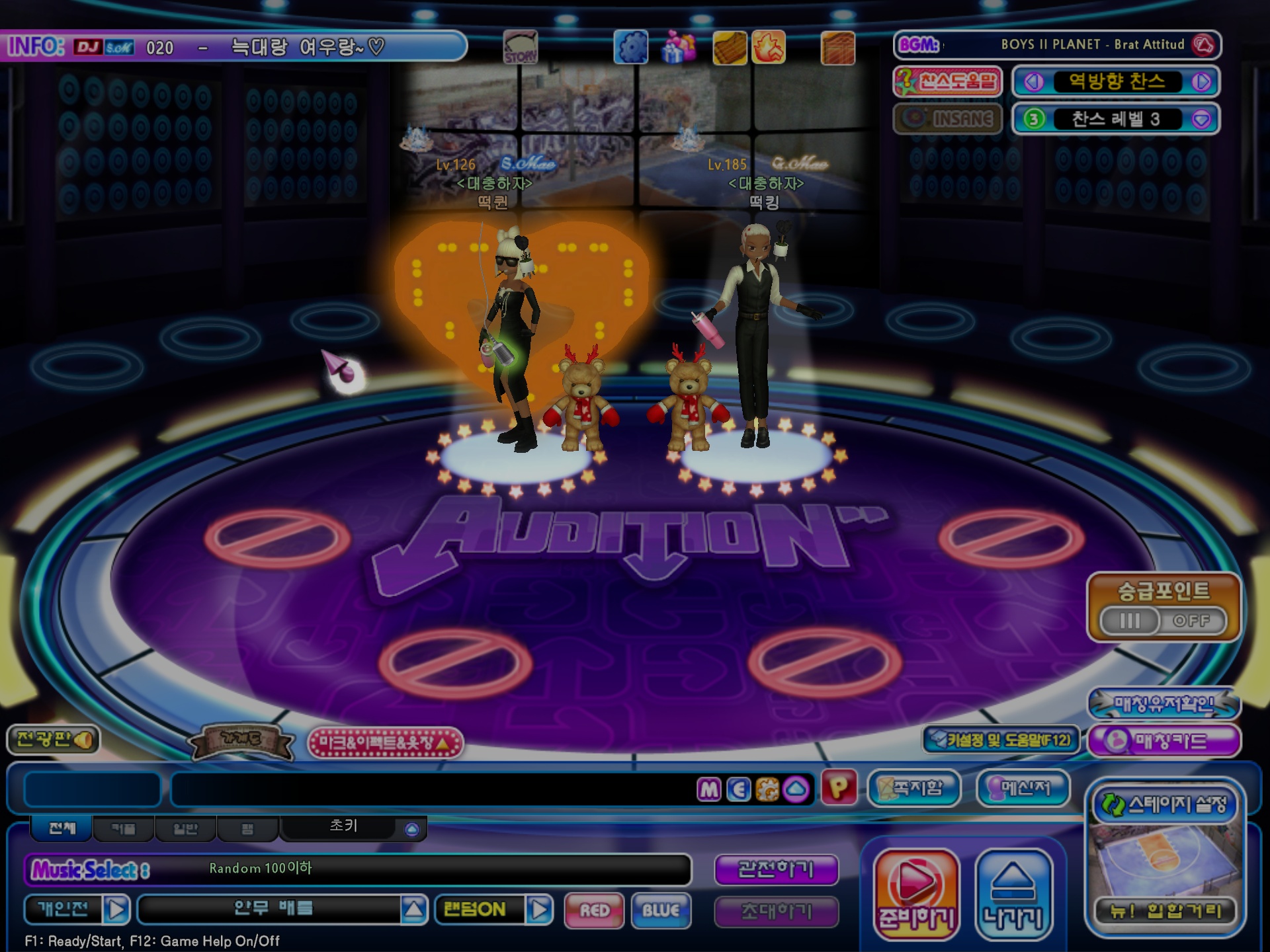This screenshot has width=1270, height=952.
Task: Click the 준비하기 ready button
Action: coord(916,893)
